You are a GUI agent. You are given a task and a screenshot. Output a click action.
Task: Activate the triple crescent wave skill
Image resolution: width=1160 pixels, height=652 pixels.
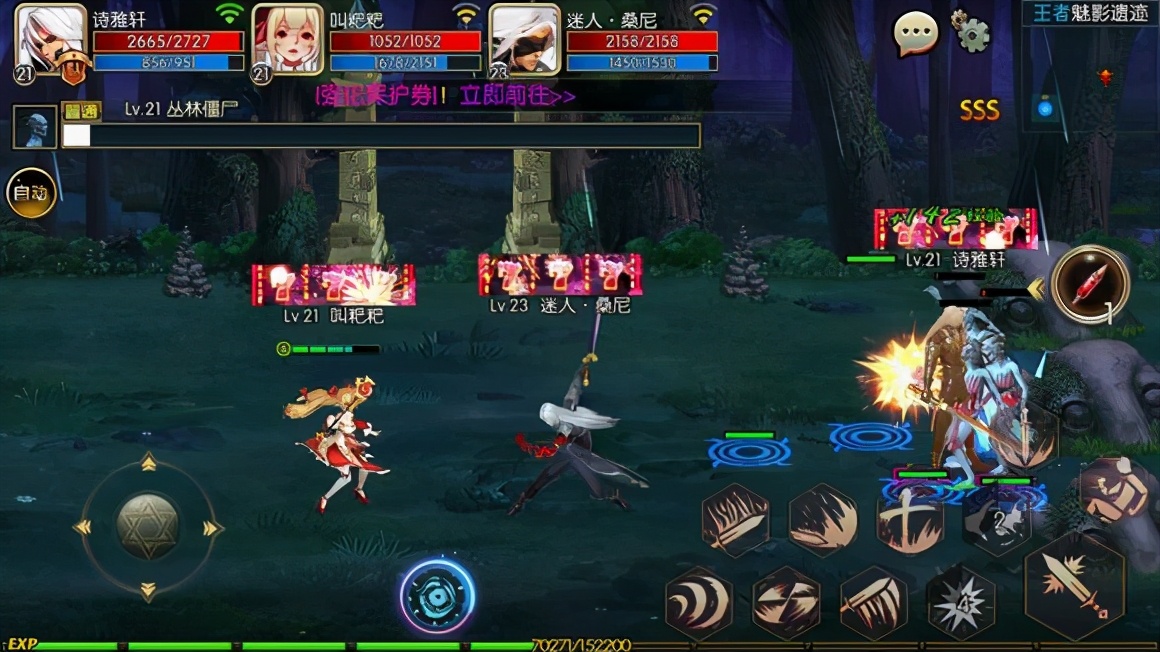point(699,603)
